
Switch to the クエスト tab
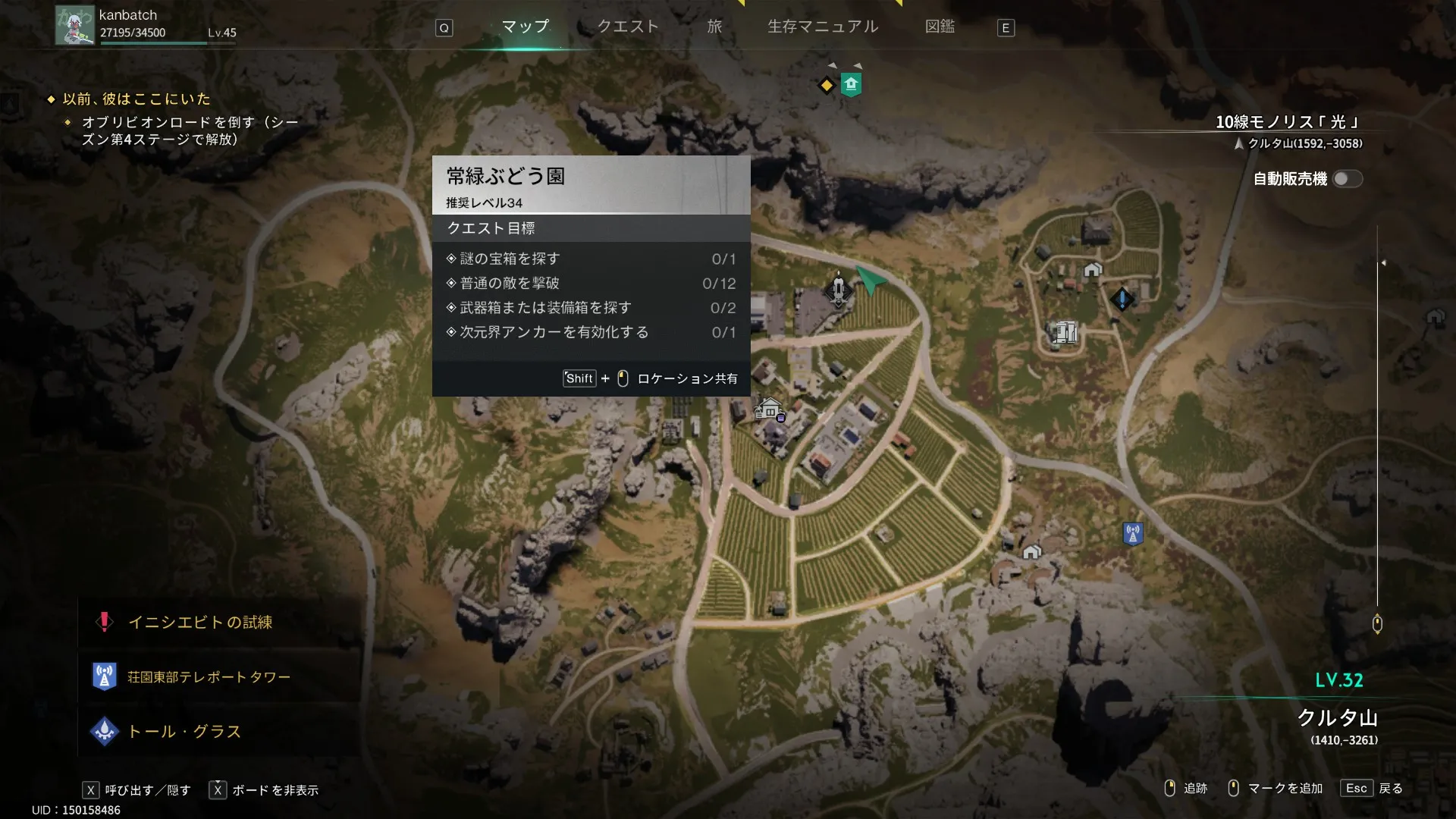click(x=628, y=27)
